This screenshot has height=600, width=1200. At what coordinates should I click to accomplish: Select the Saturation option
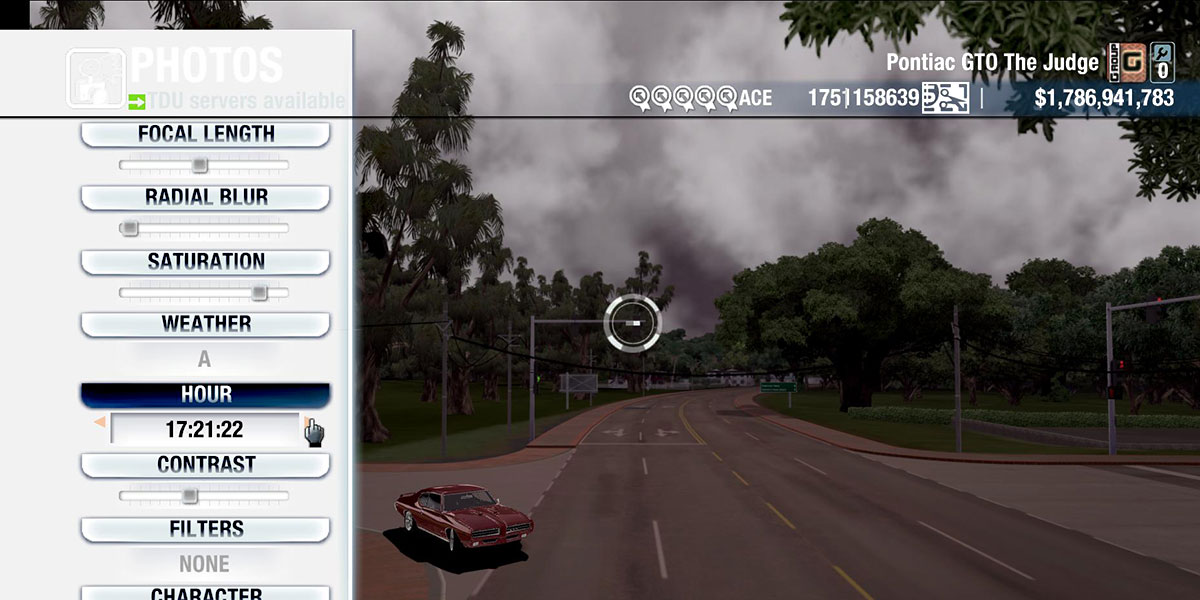pyautogui.click(x=205, y=262)
